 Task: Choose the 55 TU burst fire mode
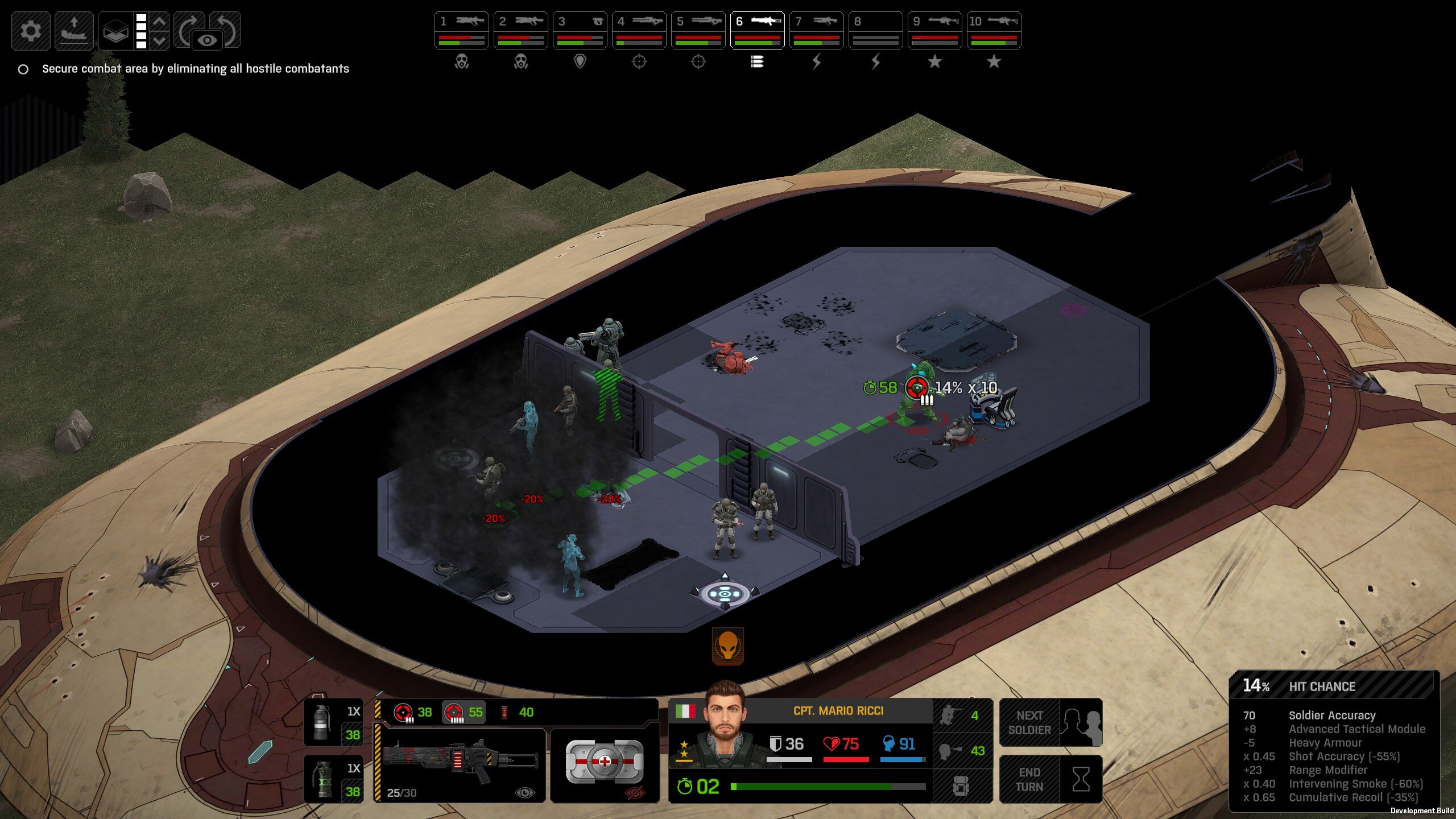tap(464, 712)
